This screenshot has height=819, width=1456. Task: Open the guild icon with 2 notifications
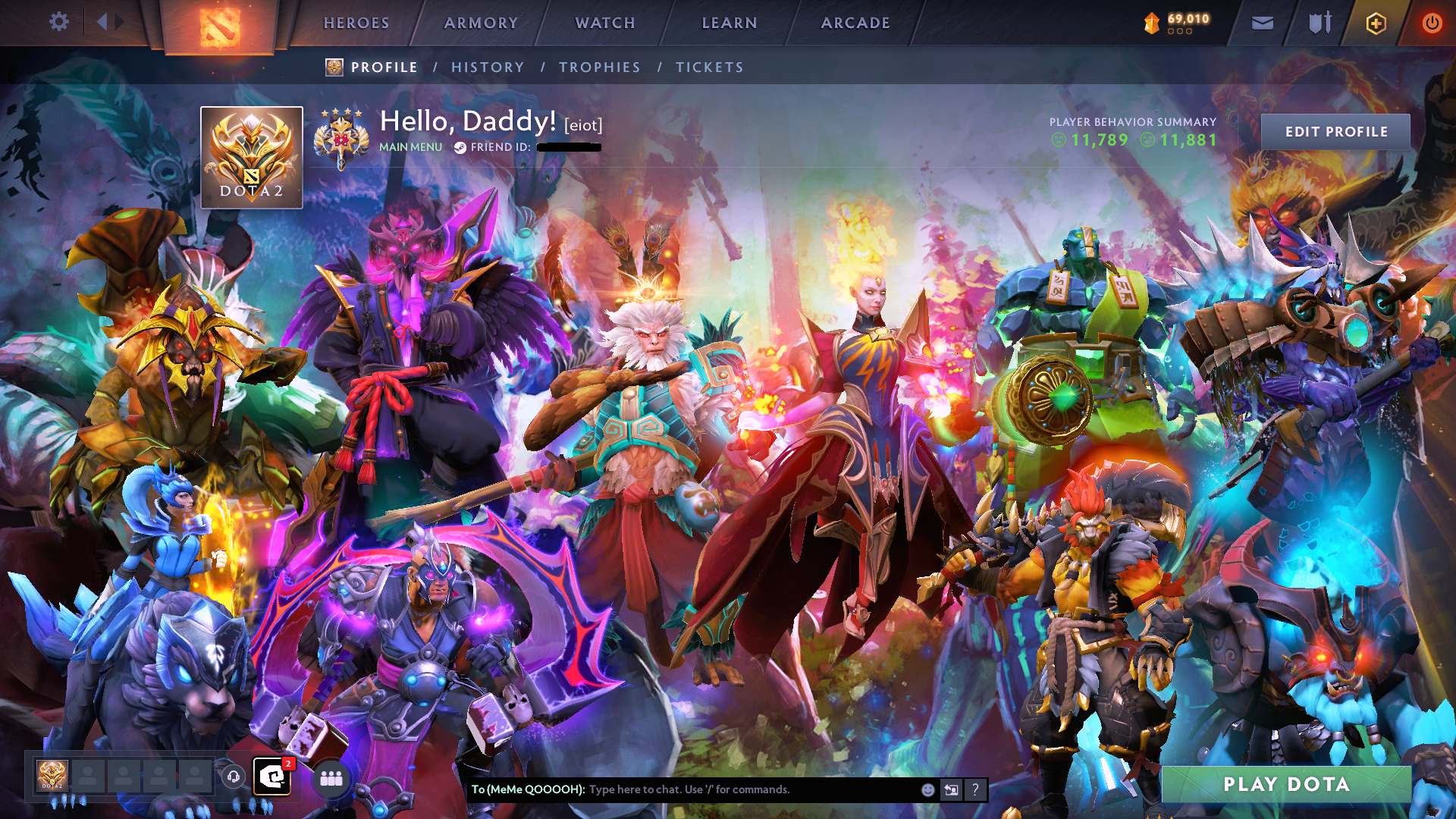pyautogui.click(x=271, y=778)
